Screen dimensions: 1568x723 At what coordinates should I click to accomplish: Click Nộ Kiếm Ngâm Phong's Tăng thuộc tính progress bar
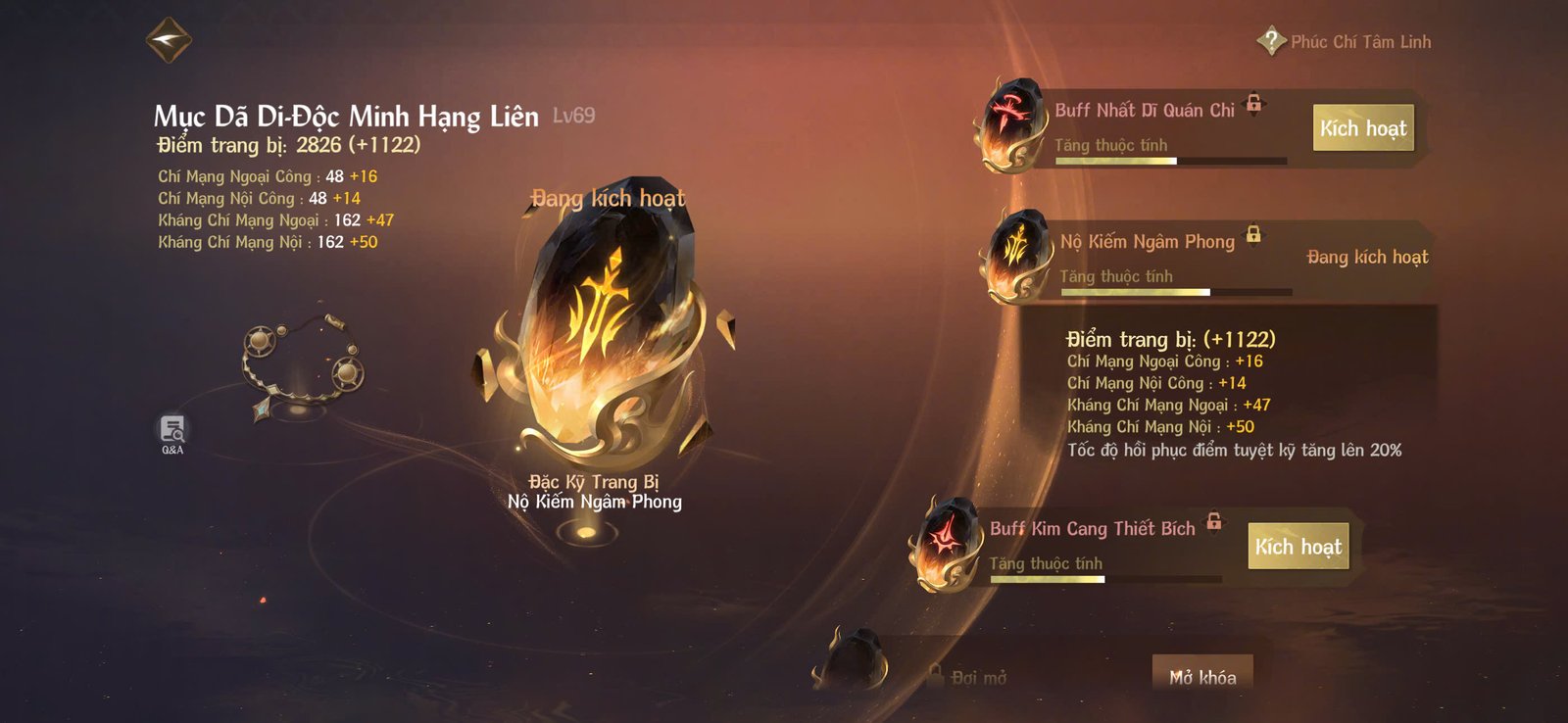point(1176,290)
